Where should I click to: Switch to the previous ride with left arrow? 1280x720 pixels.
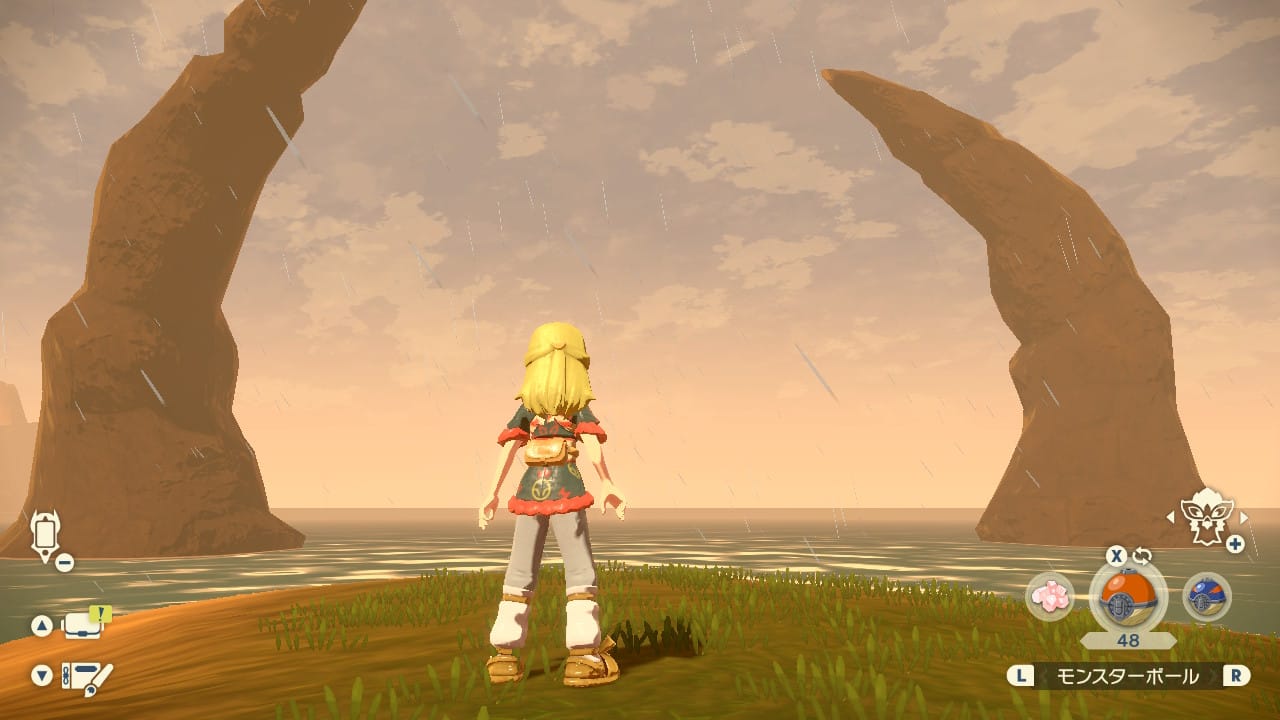click(1171, 517)
